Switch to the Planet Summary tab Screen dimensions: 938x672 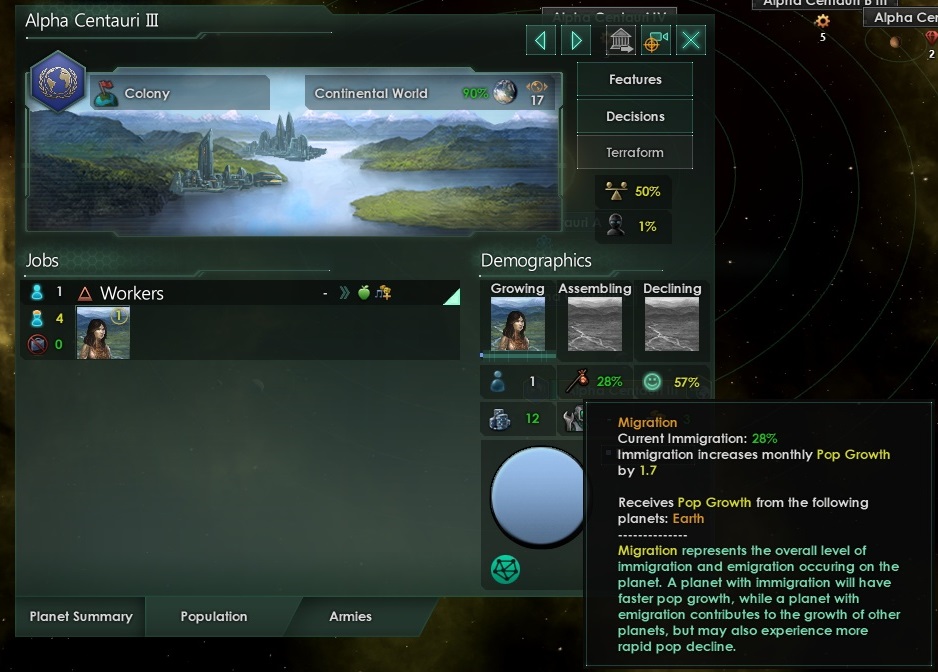pyautogui.click(x=81, y=616)
